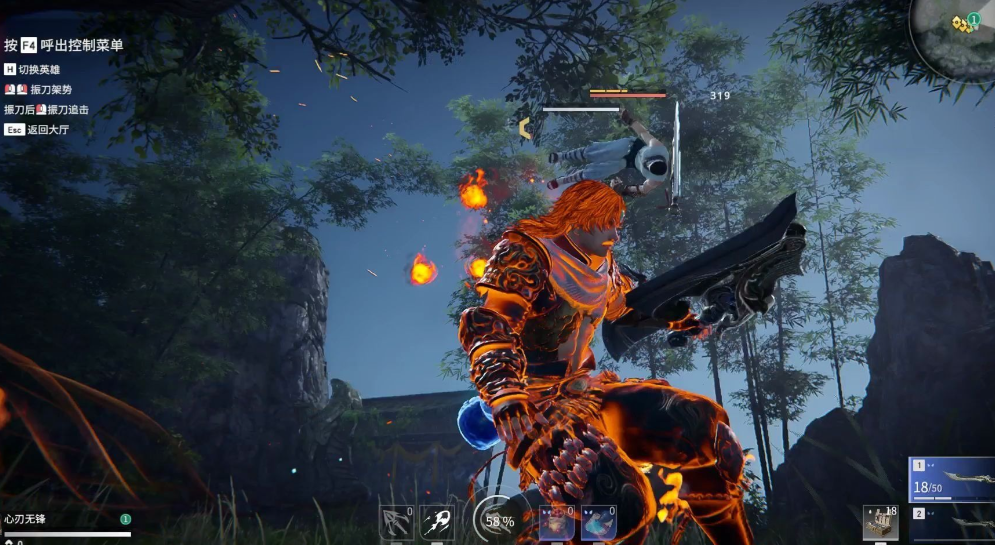Click the 58% ultimate charge gauge
Image resolution: width=995 pixels, height=545 pixels.
tap(495, 520)
